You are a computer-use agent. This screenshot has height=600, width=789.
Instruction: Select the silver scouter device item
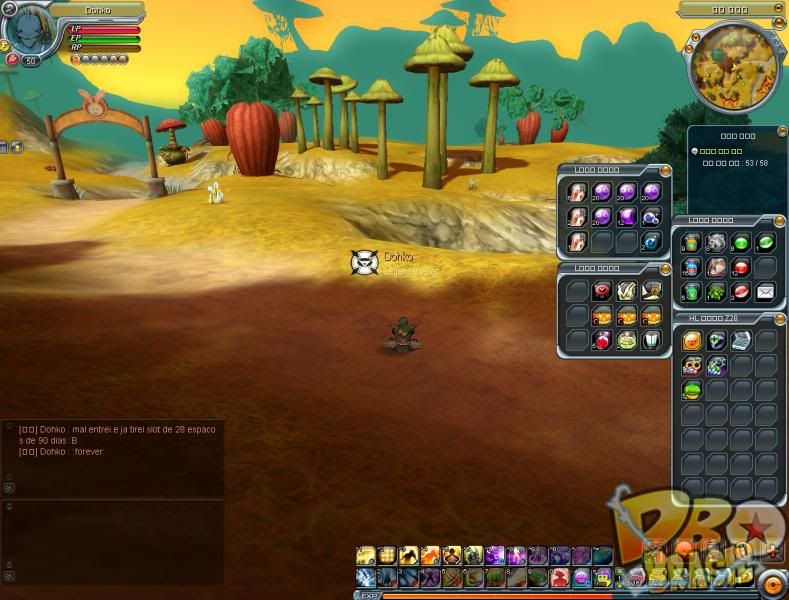(x=741, y=341)
